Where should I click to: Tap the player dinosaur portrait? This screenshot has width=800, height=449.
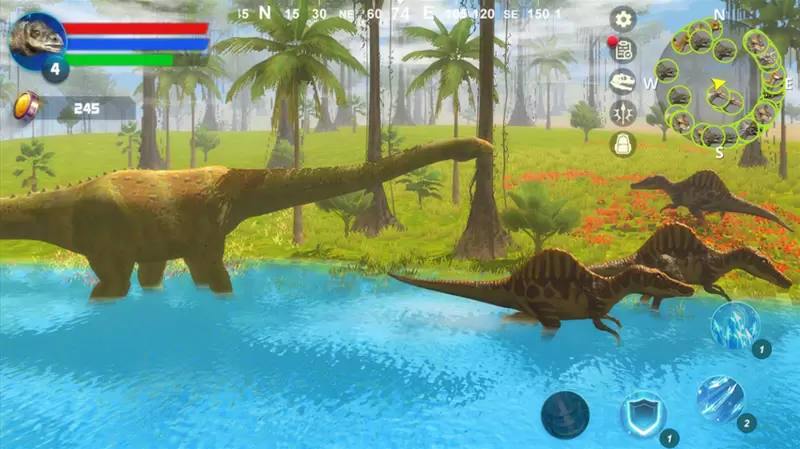click(x=38, y=39)
